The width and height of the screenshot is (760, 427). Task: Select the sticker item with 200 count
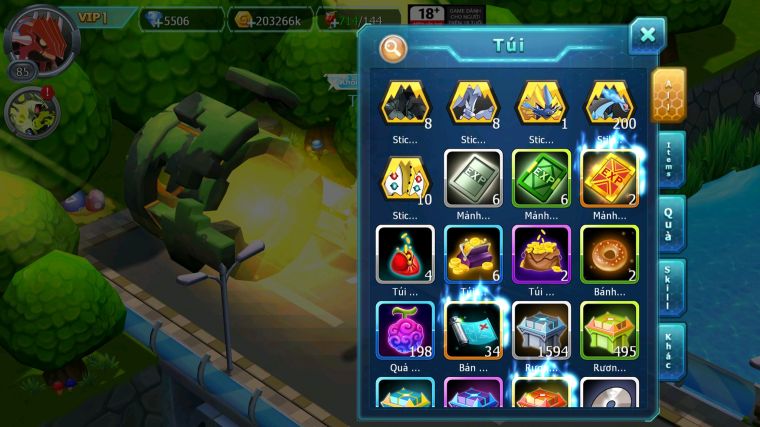[609, 103]
